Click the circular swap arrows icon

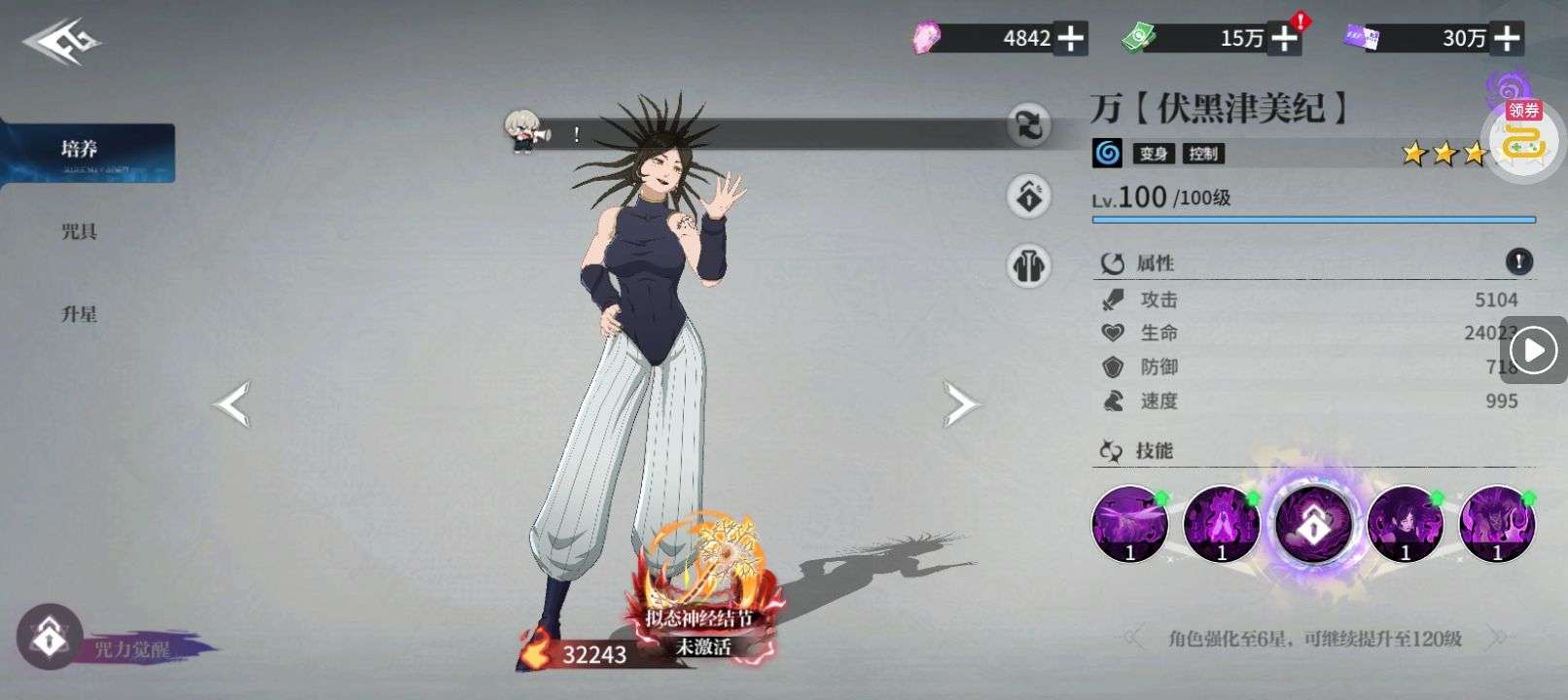(x=1029, y=124)
